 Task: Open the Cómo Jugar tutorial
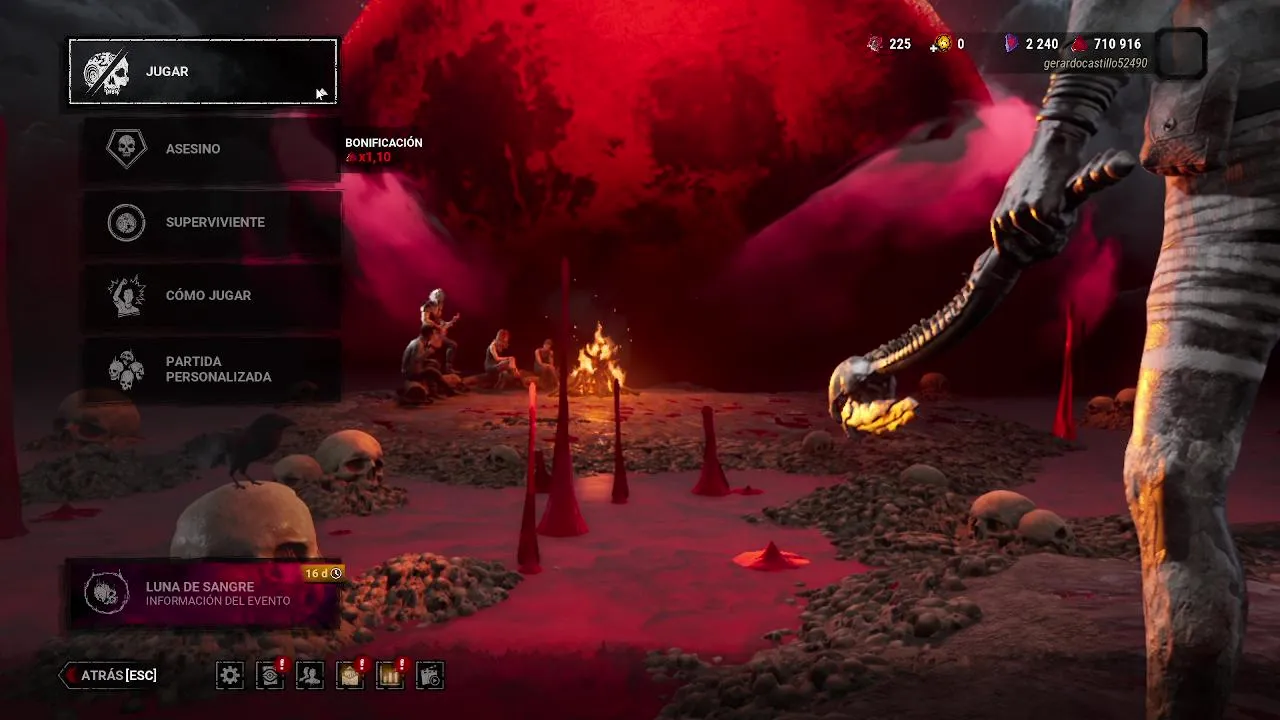(210, 296)
